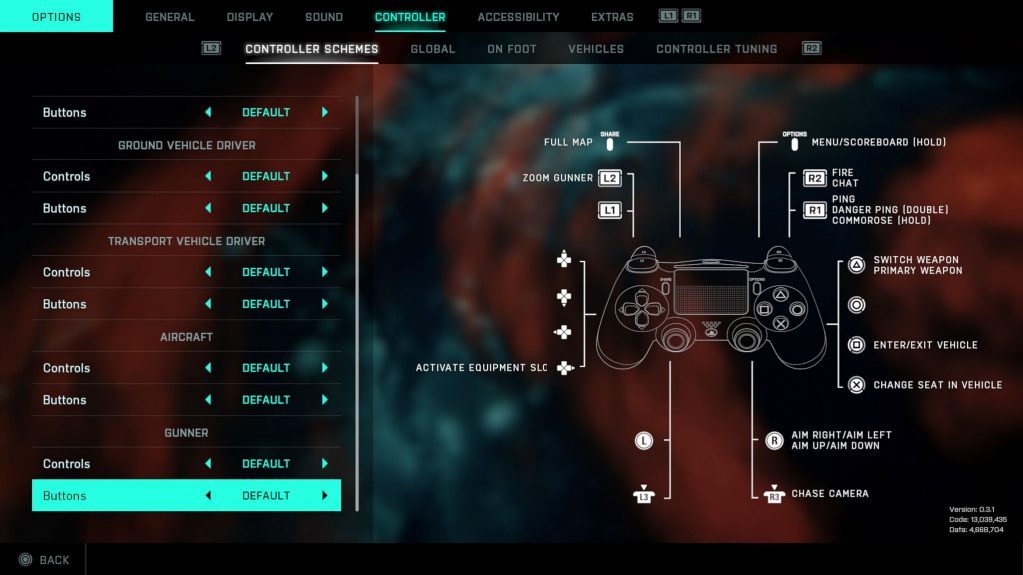Select the Controller Schemes sub-tab

pyautogui.click(x=312, y=49)
